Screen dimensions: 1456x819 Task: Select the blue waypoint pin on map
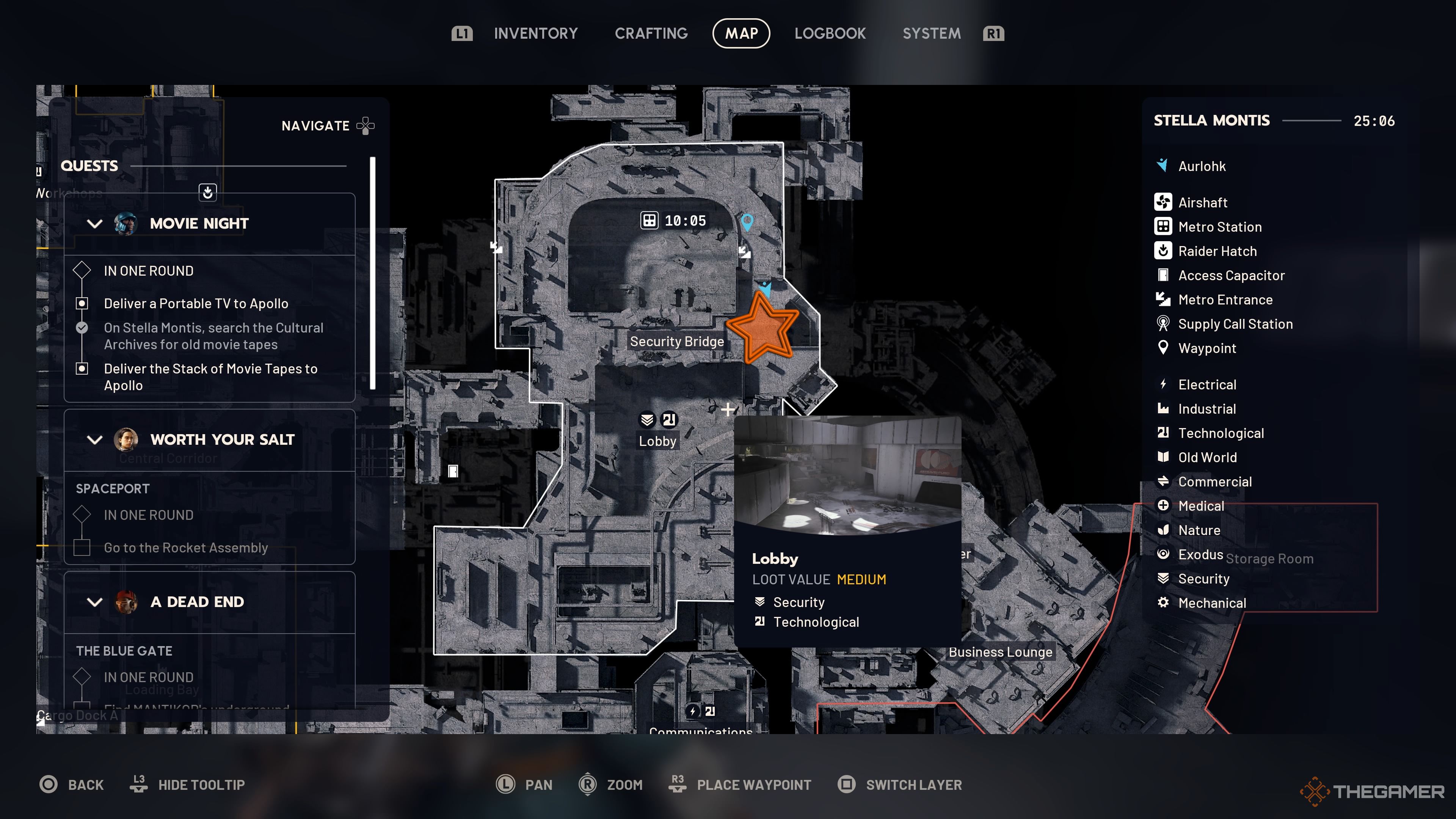(x=747, y=221)
